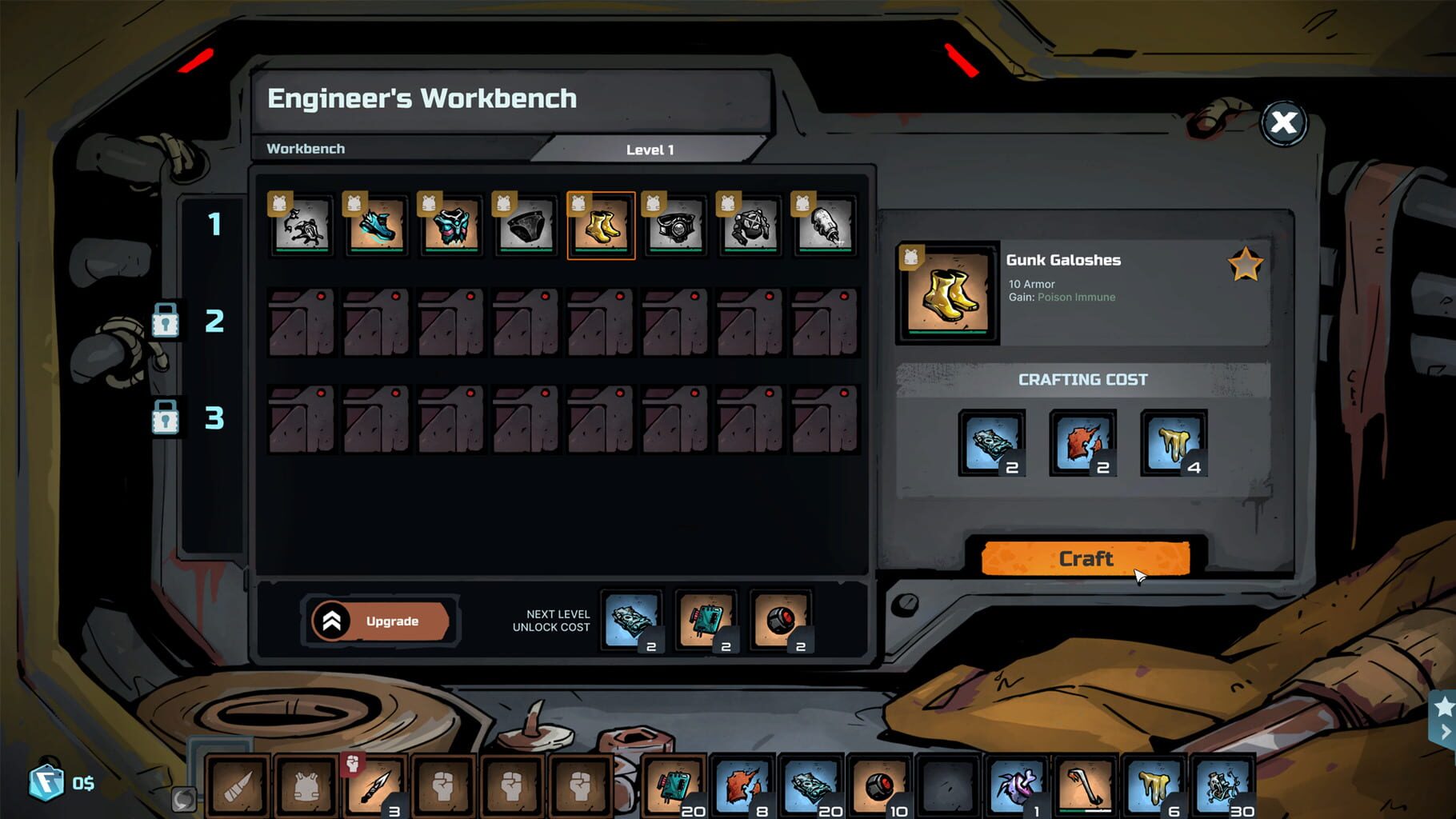Select the teal chest armor recipe
This screenshot has height=819, width=1456.
[451, 226]
